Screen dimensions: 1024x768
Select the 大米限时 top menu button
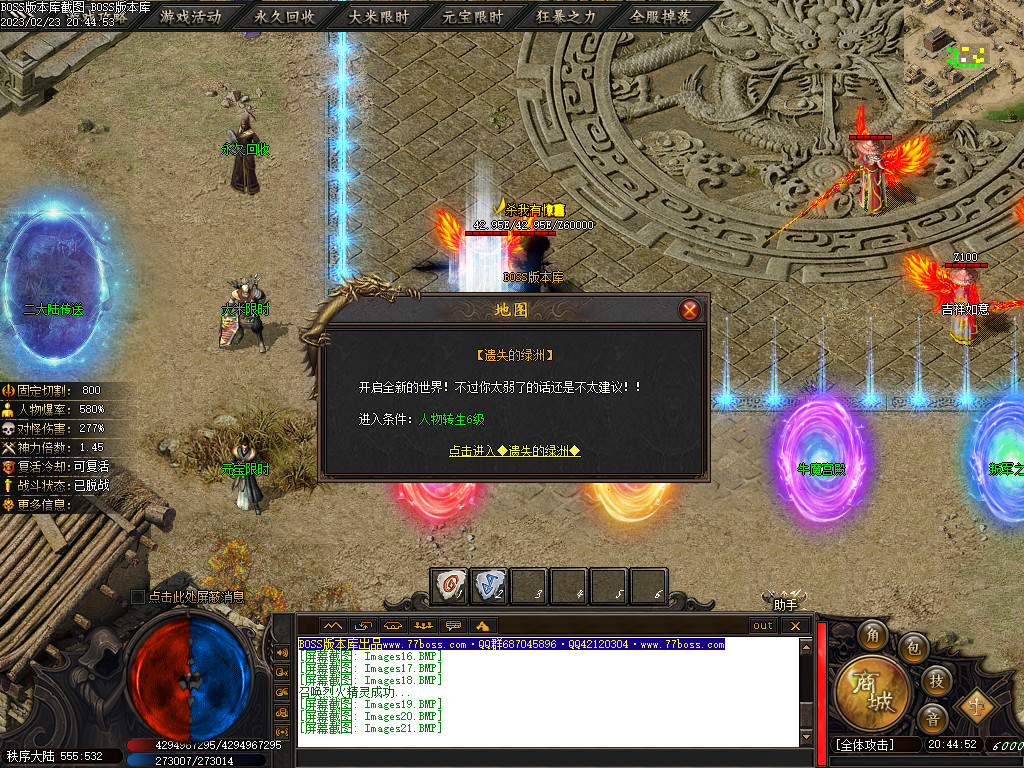[379, 17]
